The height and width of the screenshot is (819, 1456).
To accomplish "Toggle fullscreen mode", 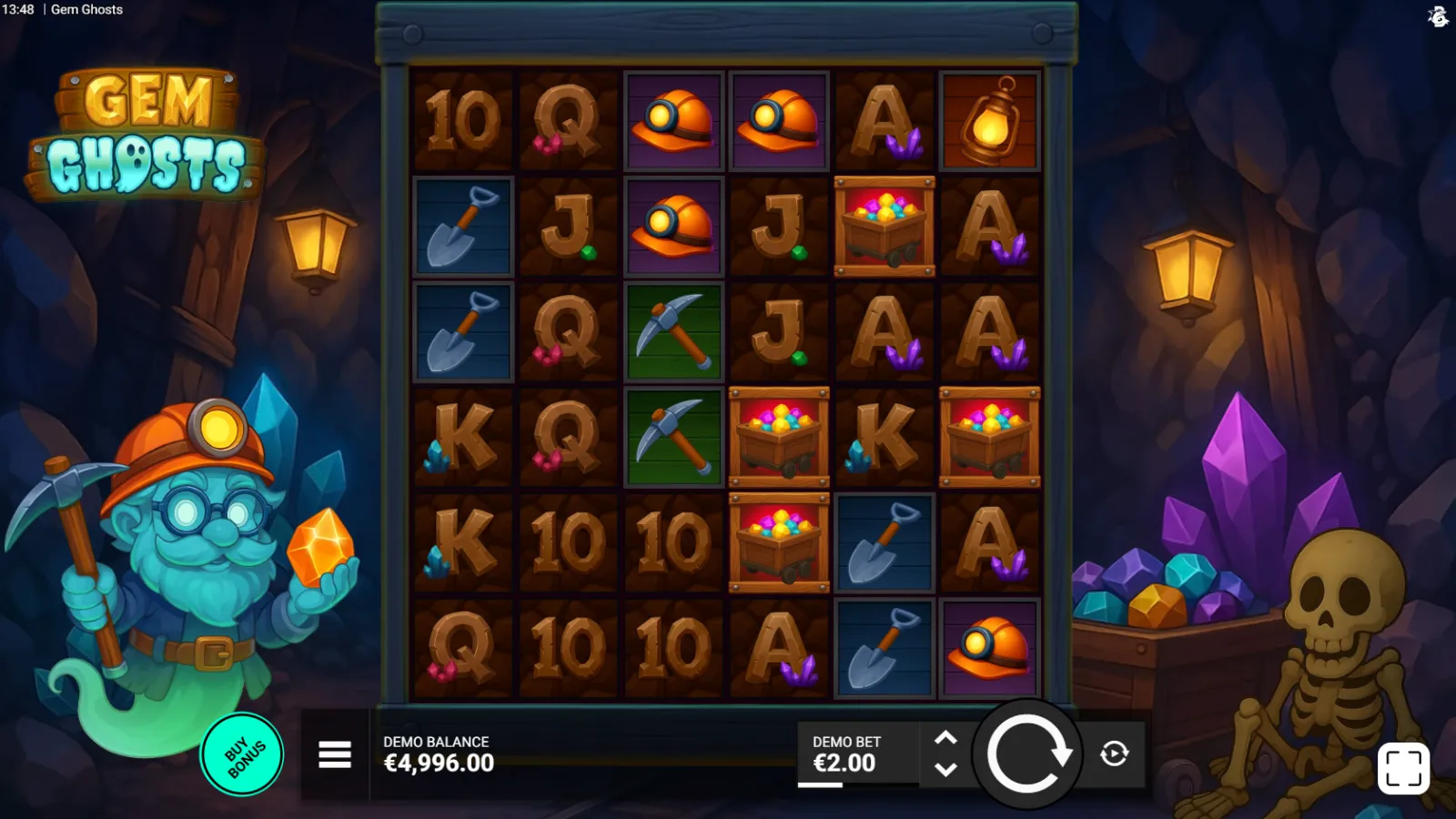I will (1403, 769).
